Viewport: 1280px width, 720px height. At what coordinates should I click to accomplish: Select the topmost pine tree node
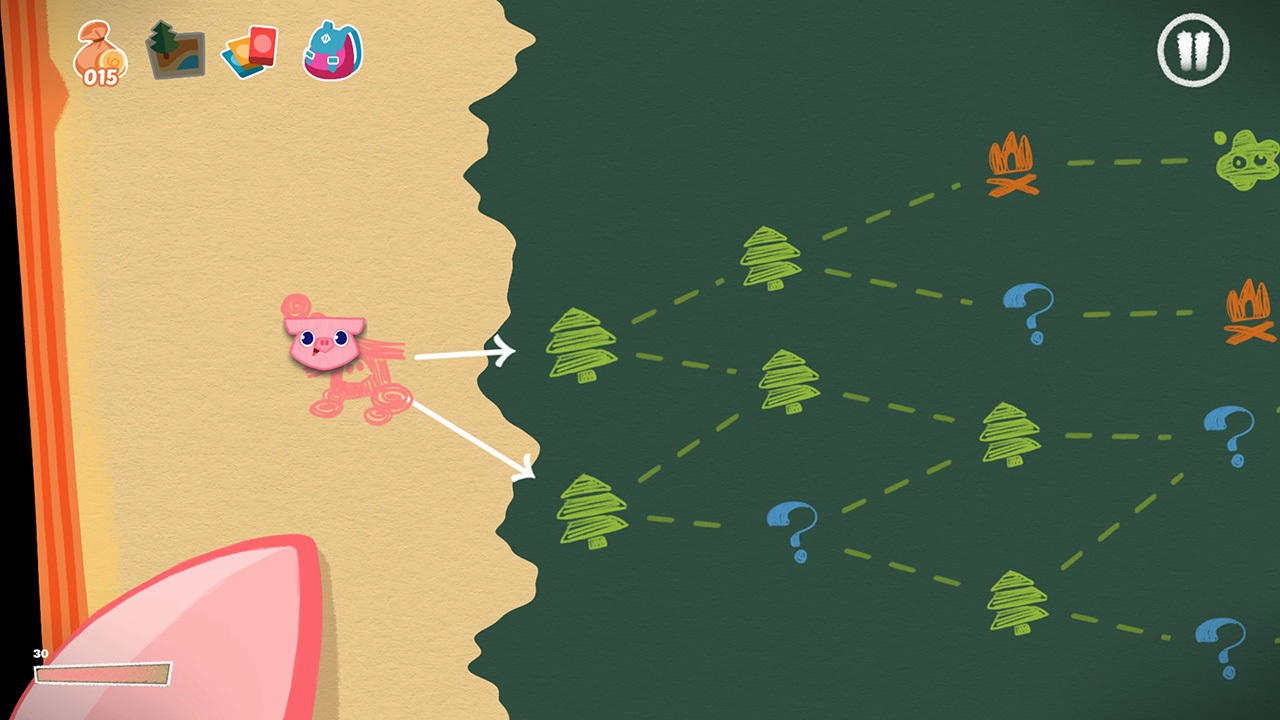pyautogui.click(x=770, y=255)
